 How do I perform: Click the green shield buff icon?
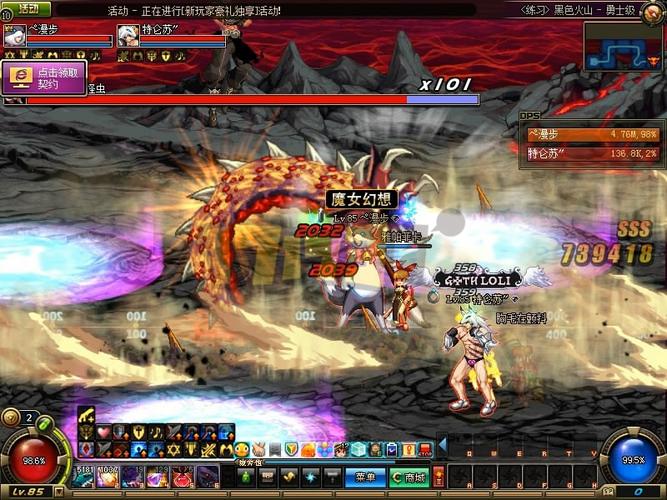(291, 449)
